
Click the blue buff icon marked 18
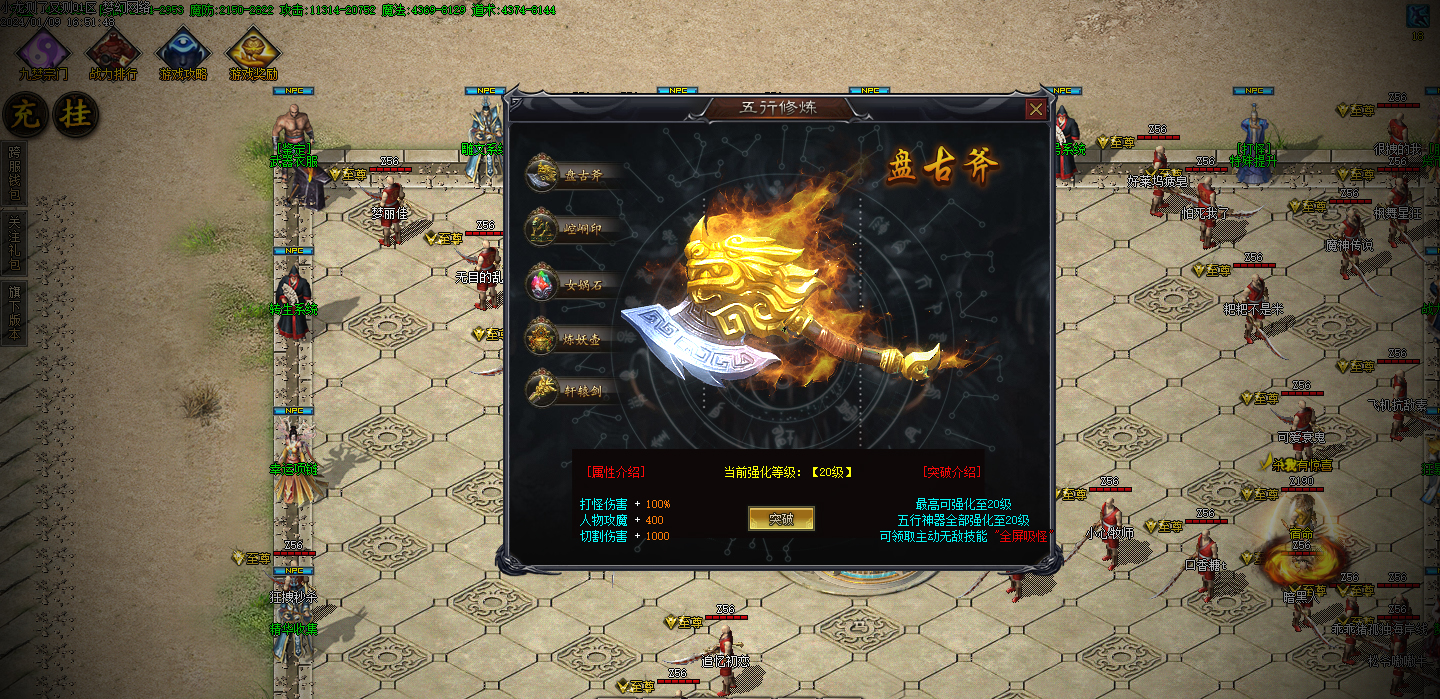(1417, 17)
